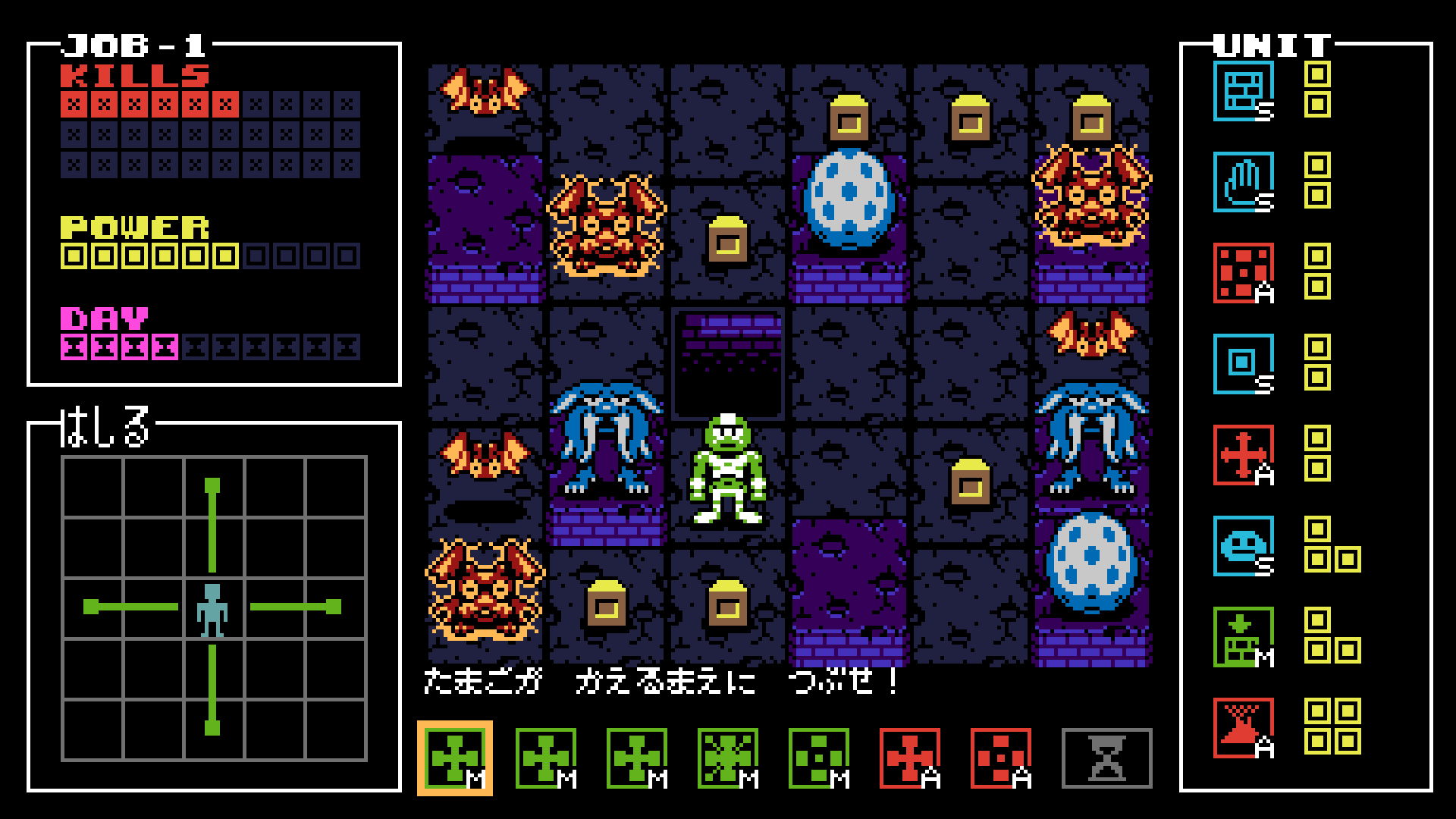The width and height of the screenshot is (1456, 819).
Task: Toggle the first yellow power square under POWER
Action: tap(73, 256)
